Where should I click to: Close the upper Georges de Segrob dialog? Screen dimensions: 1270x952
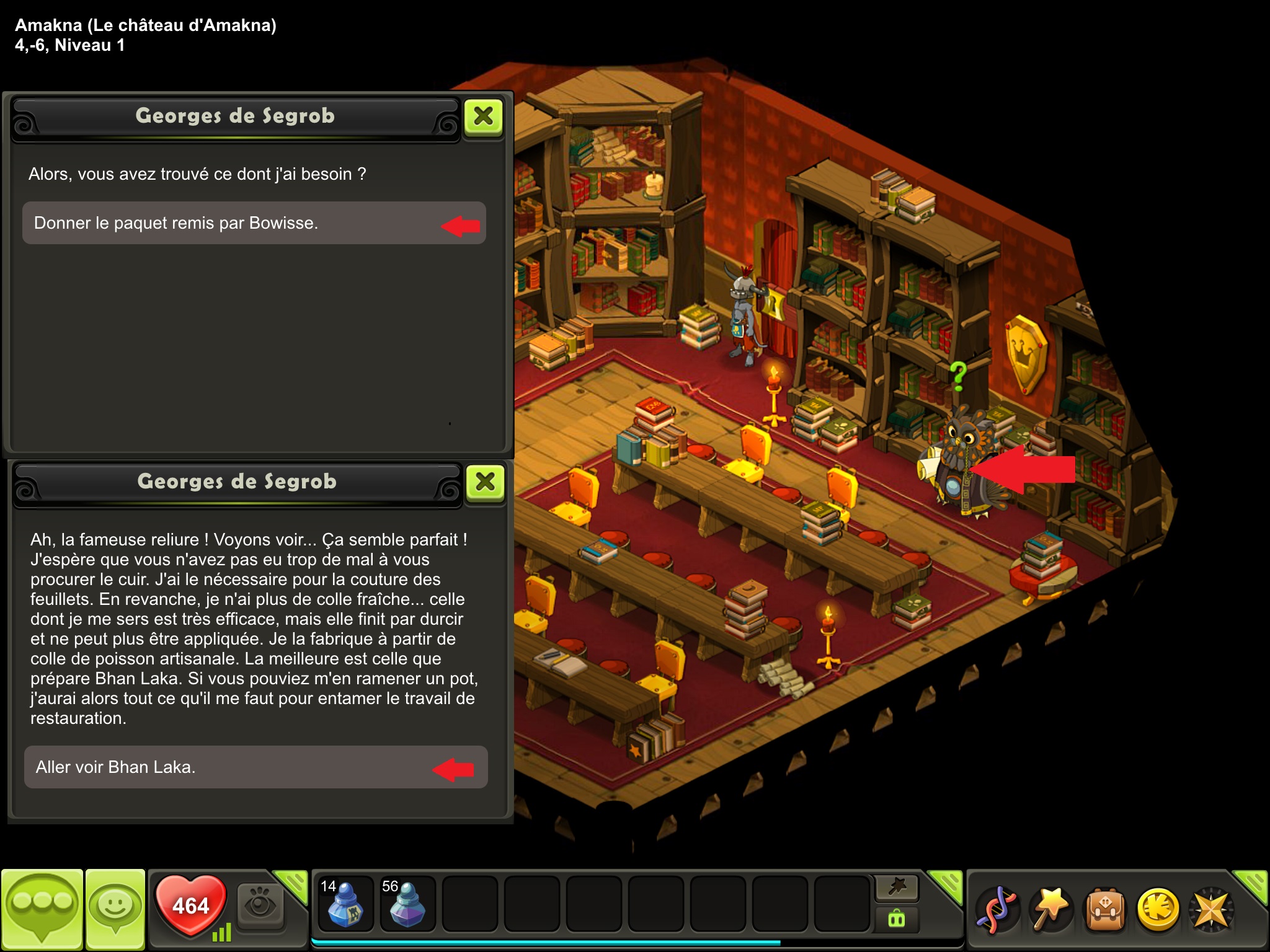(x=484, y=116)
